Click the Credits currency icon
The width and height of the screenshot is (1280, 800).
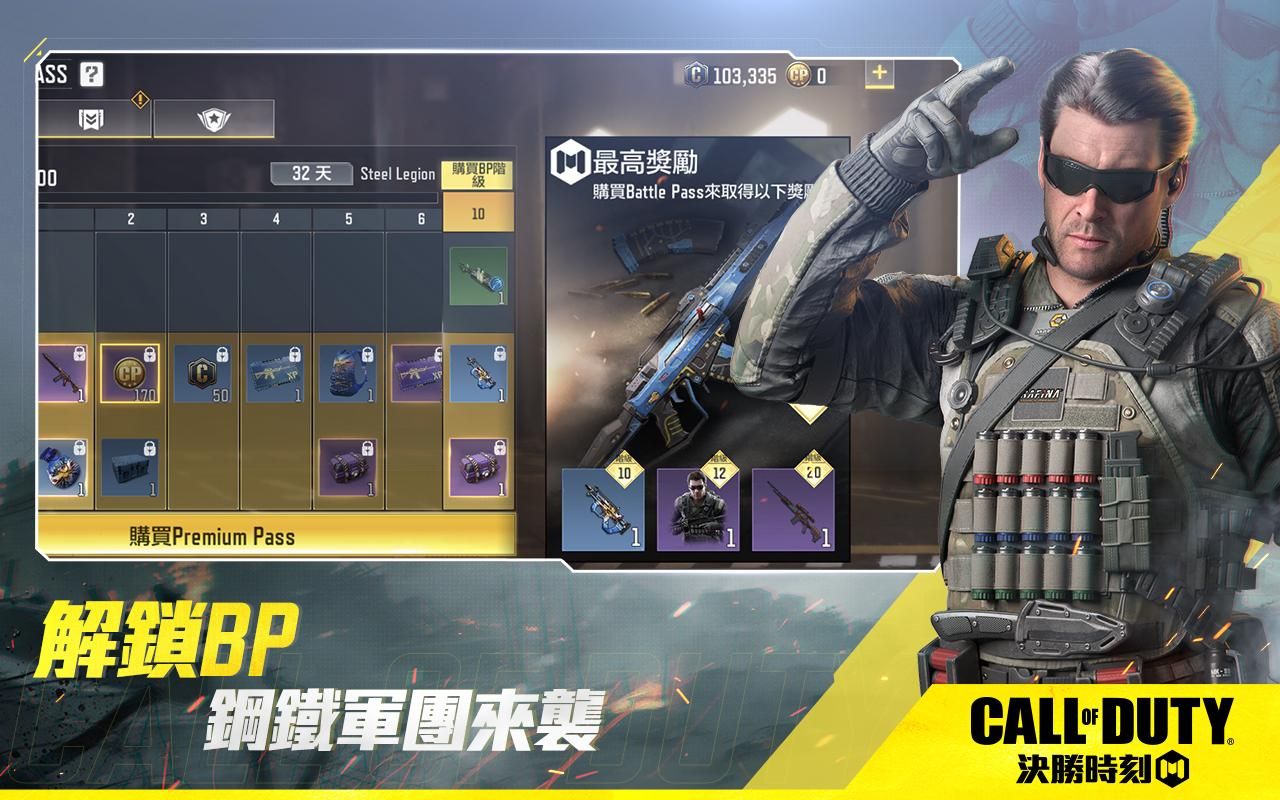tap(697, 73)
